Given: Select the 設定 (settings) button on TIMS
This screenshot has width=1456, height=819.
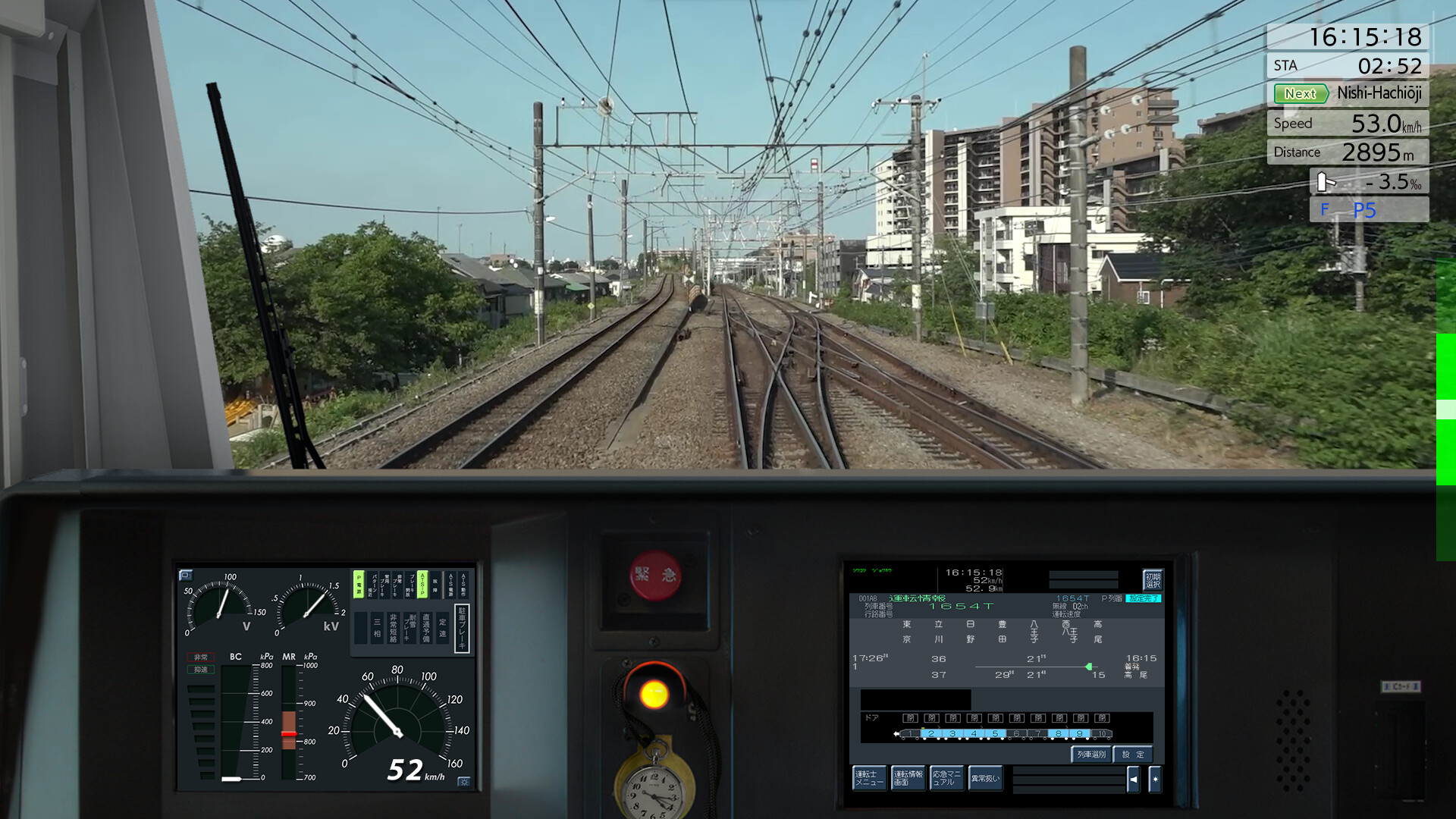Looking at the screenshot, I should tap(1131, 755).
